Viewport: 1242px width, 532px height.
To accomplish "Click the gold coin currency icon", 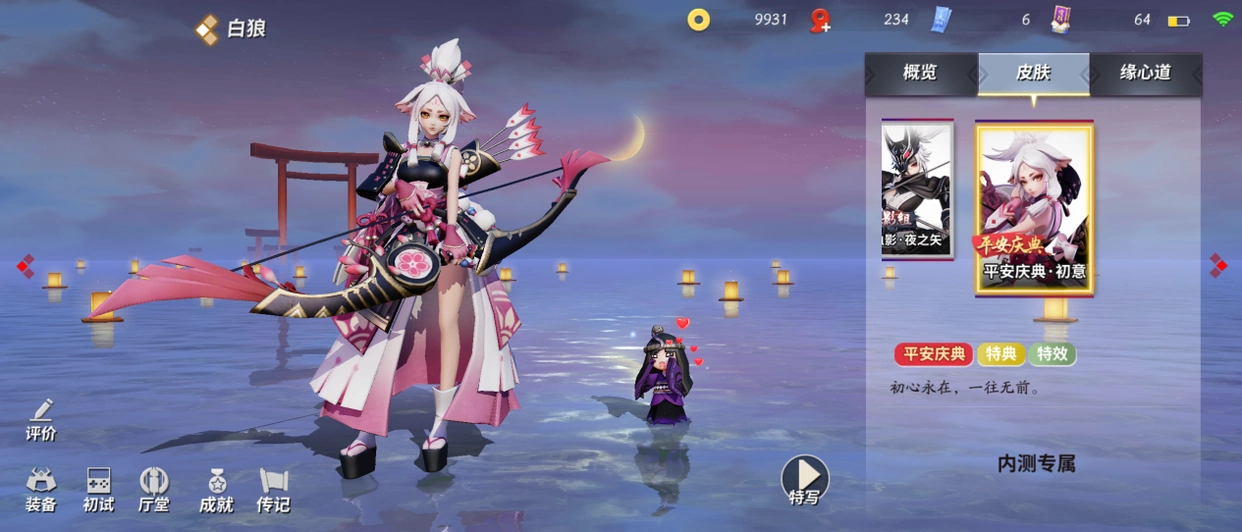I will point(698,20).
